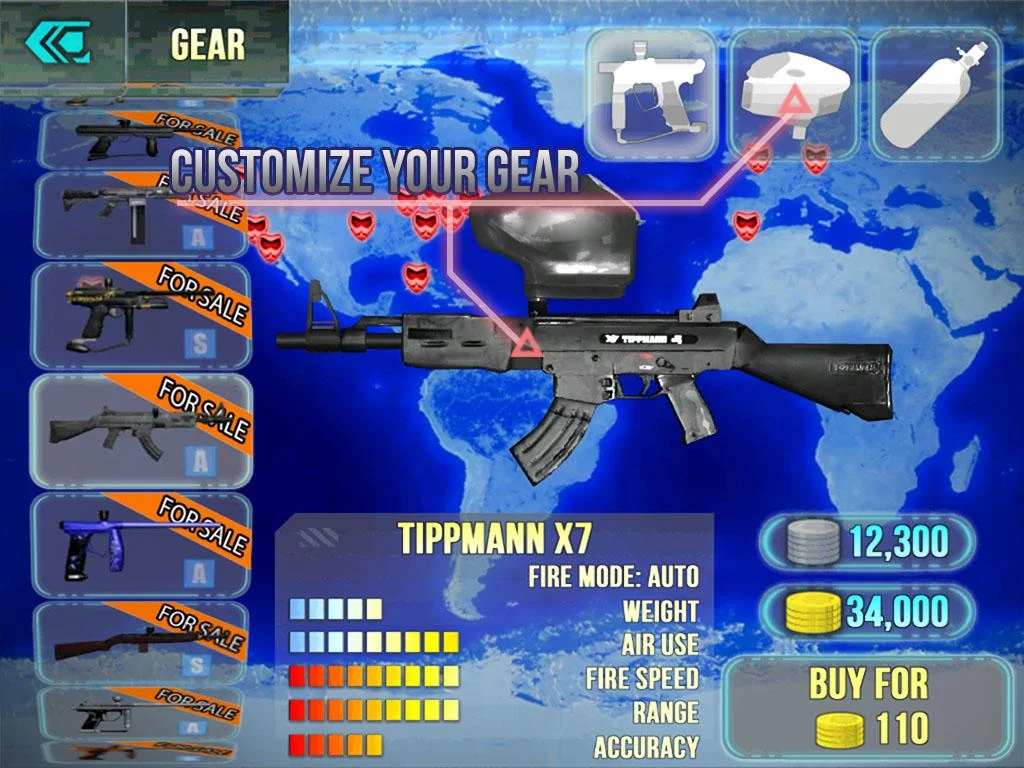The image size is (1024, 768).
Task: Open the hopper gear category
Action: pos(794,93)
